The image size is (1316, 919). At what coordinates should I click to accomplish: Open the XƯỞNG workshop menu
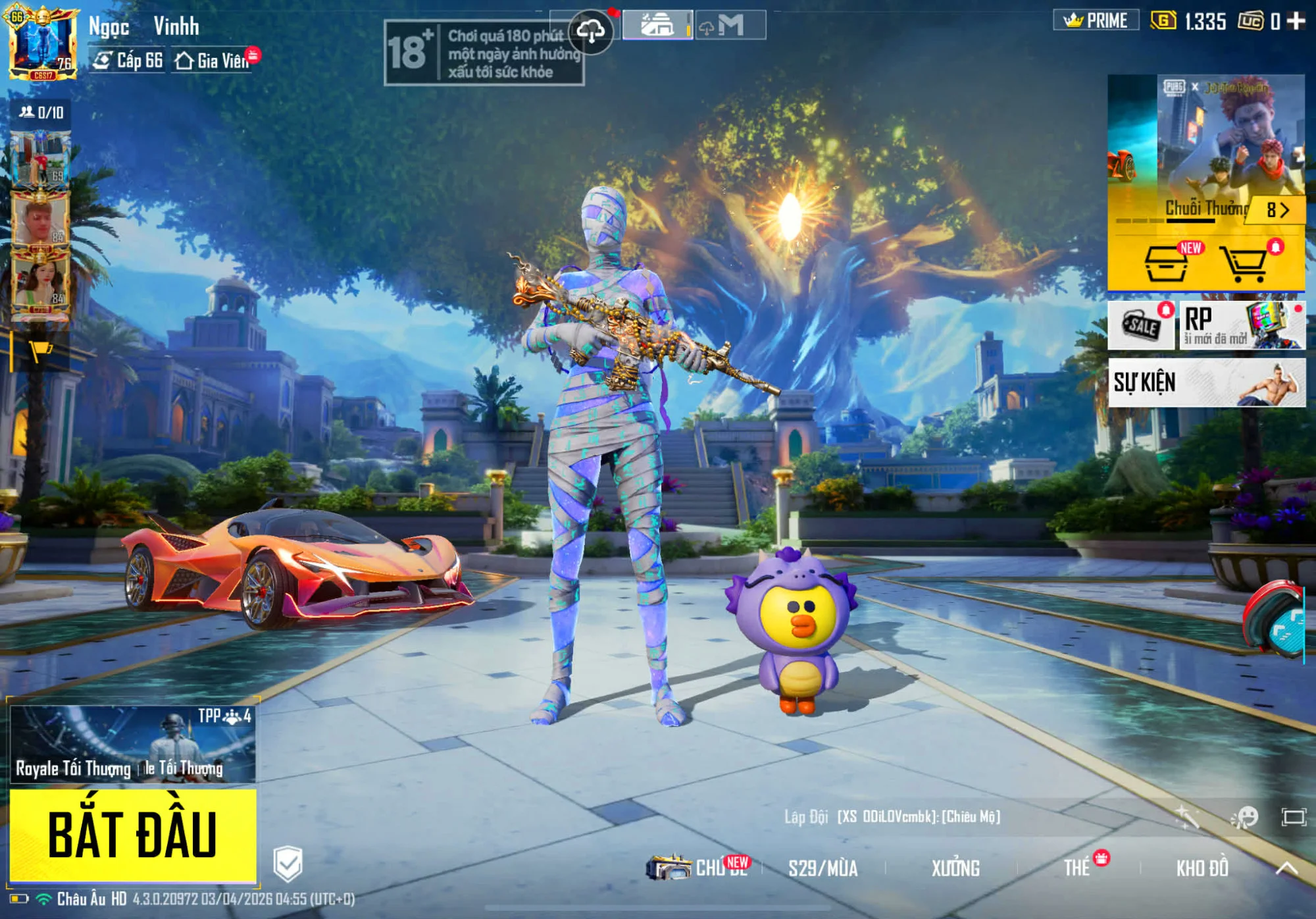point(955,868)
